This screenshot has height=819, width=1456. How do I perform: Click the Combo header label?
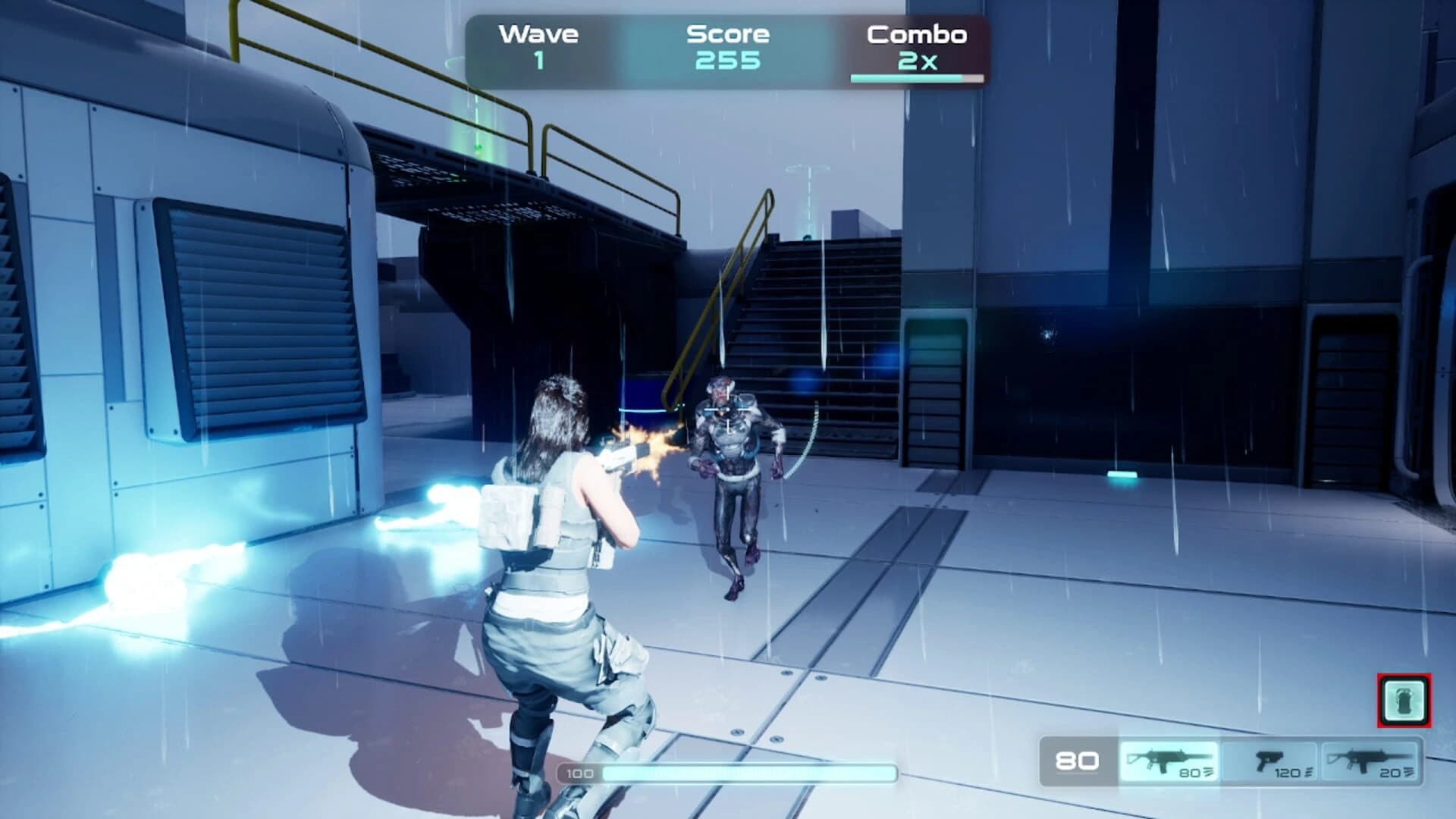[919, 35]
